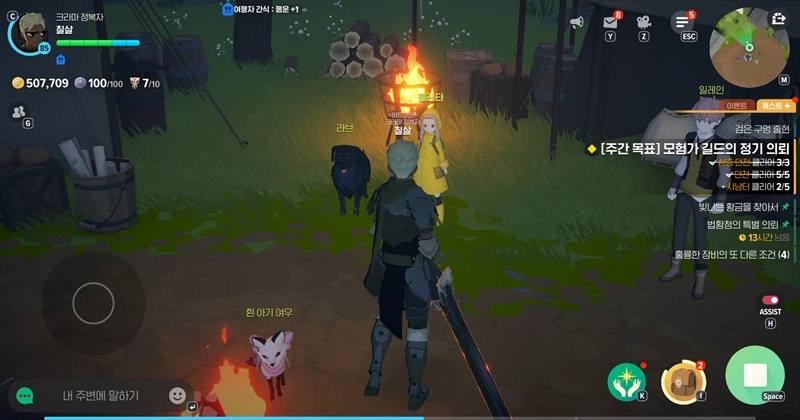Select the 법황청의 특별 의뢰 quest entry
800x420 pixels.
point(737,223)
